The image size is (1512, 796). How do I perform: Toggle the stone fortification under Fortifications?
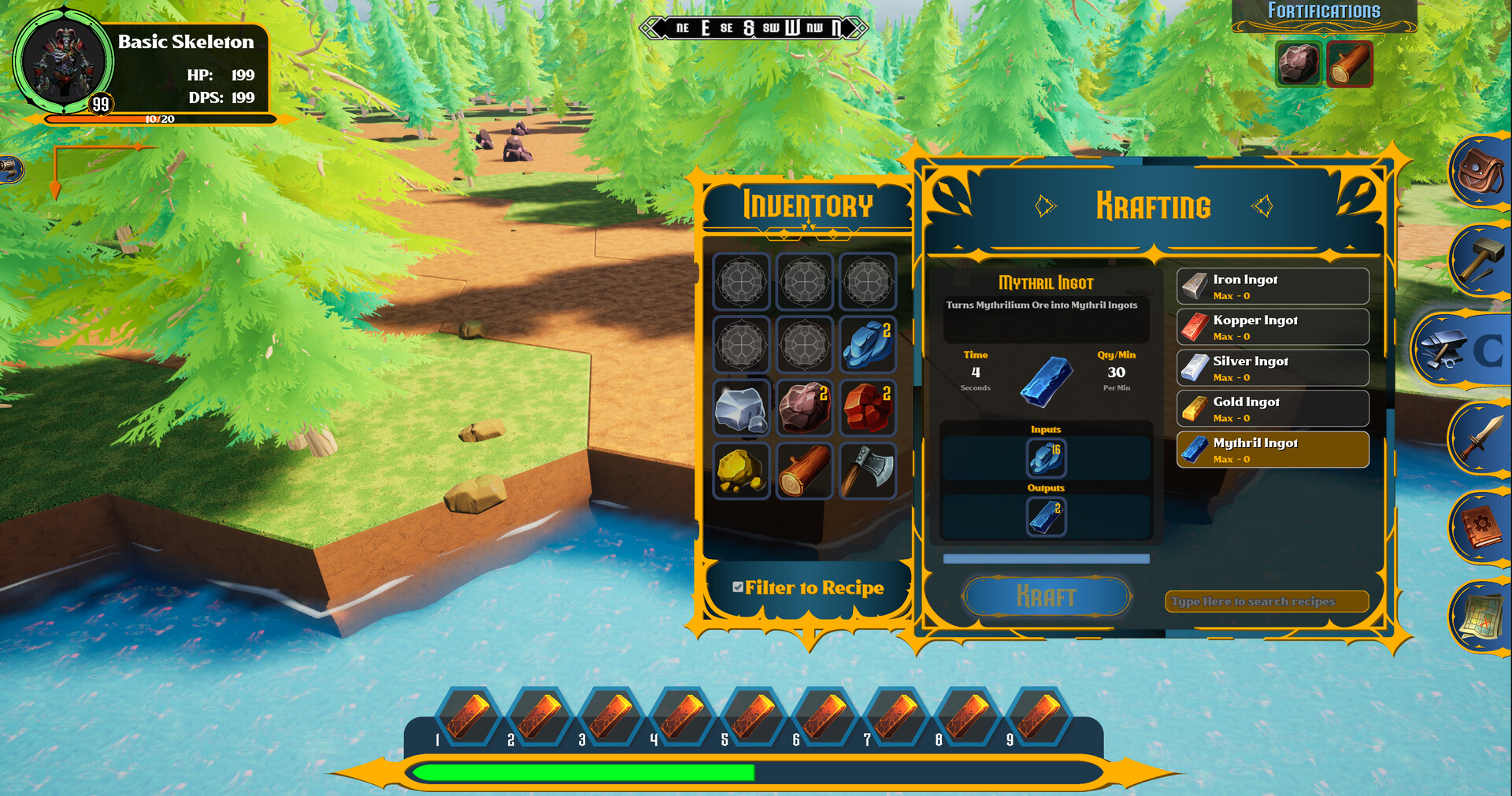(1299, 64)
